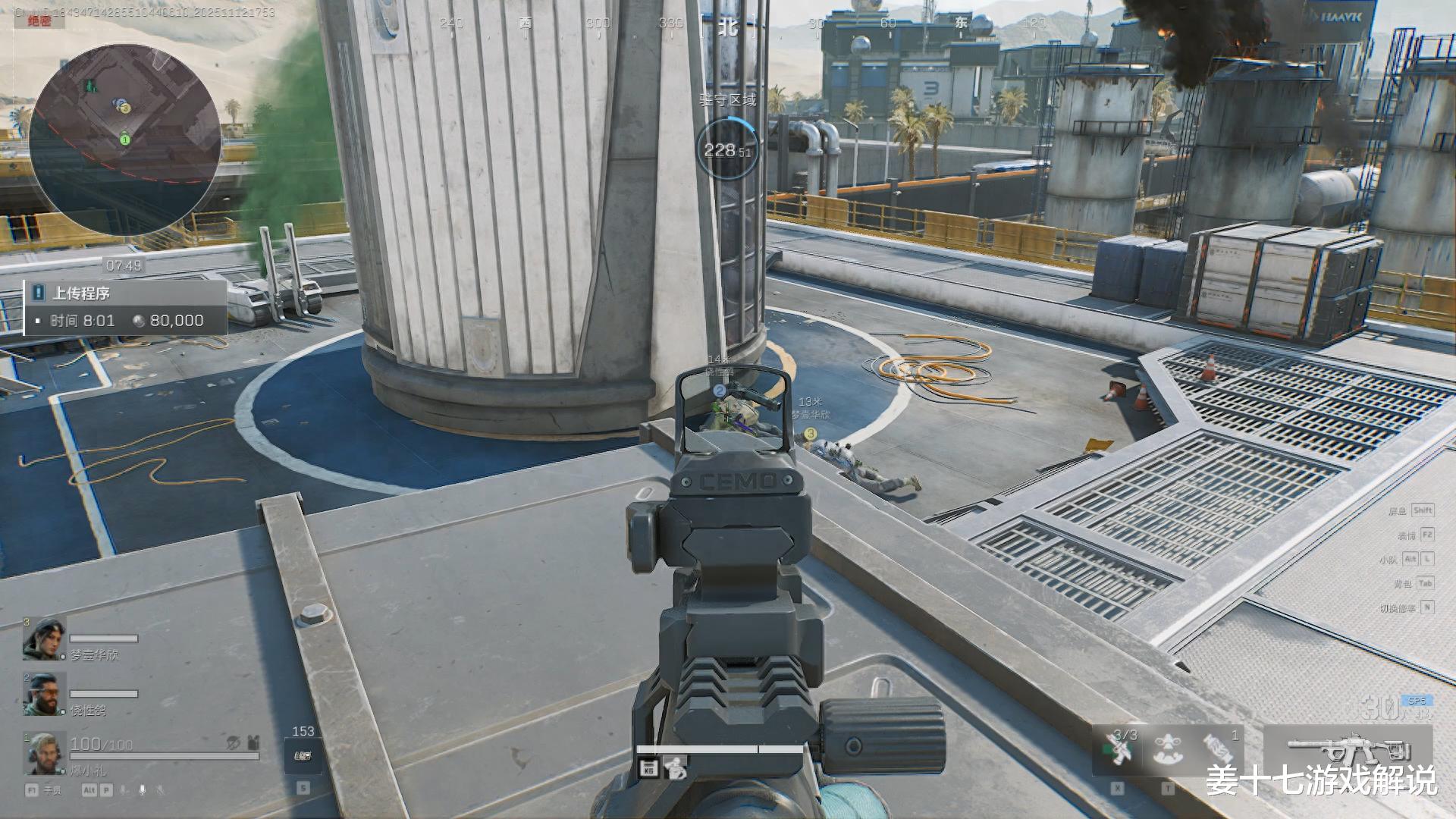Toggle the active microphone icon

pyautogui.click(x=142, y=790)
